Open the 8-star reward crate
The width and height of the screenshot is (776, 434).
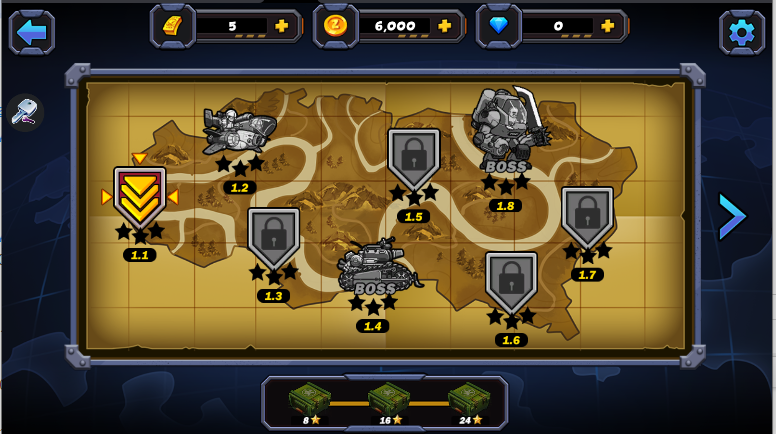point(308,400)
